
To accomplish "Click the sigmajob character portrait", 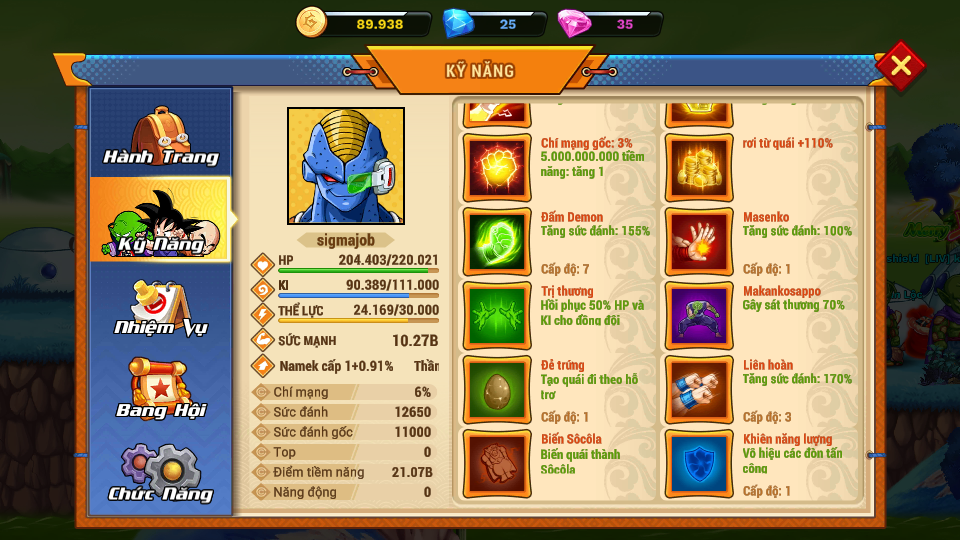I will 346,166.
